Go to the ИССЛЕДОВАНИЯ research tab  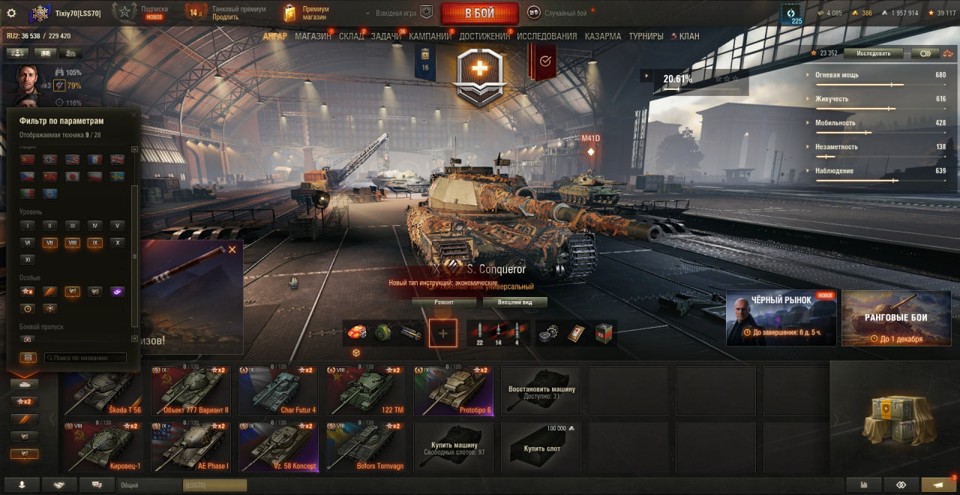click(x=547, y=36)
